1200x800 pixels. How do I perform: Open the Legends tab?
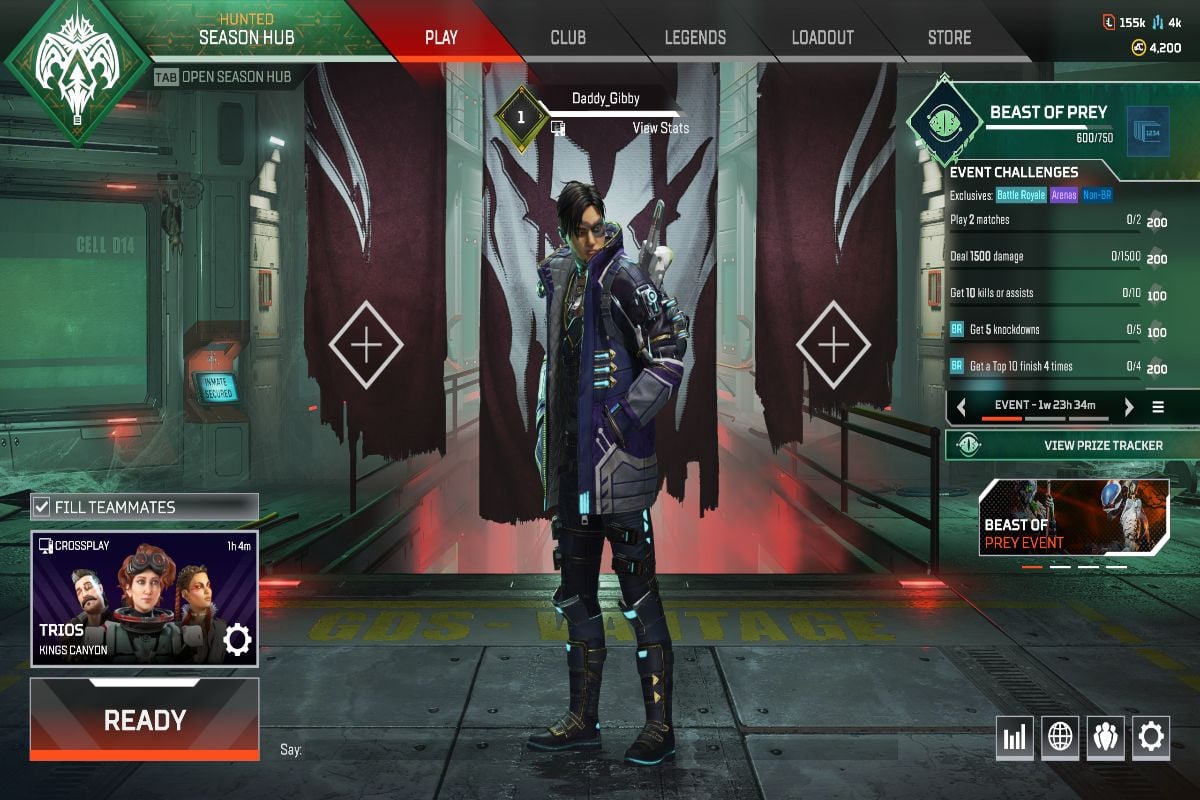(695, 38)
